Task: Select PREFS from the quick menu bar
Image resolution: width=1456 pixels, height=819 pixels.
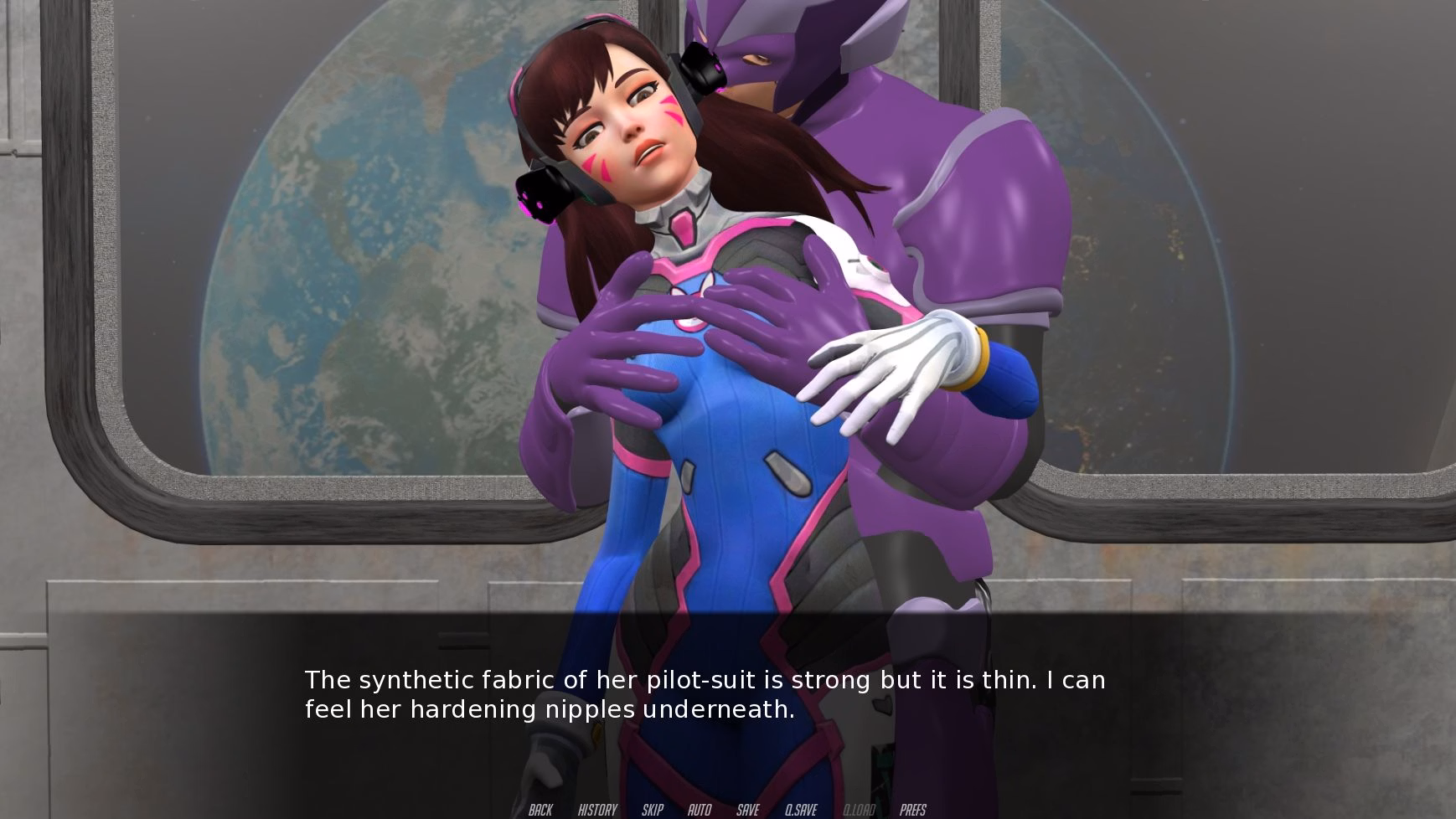Action: 914,810
